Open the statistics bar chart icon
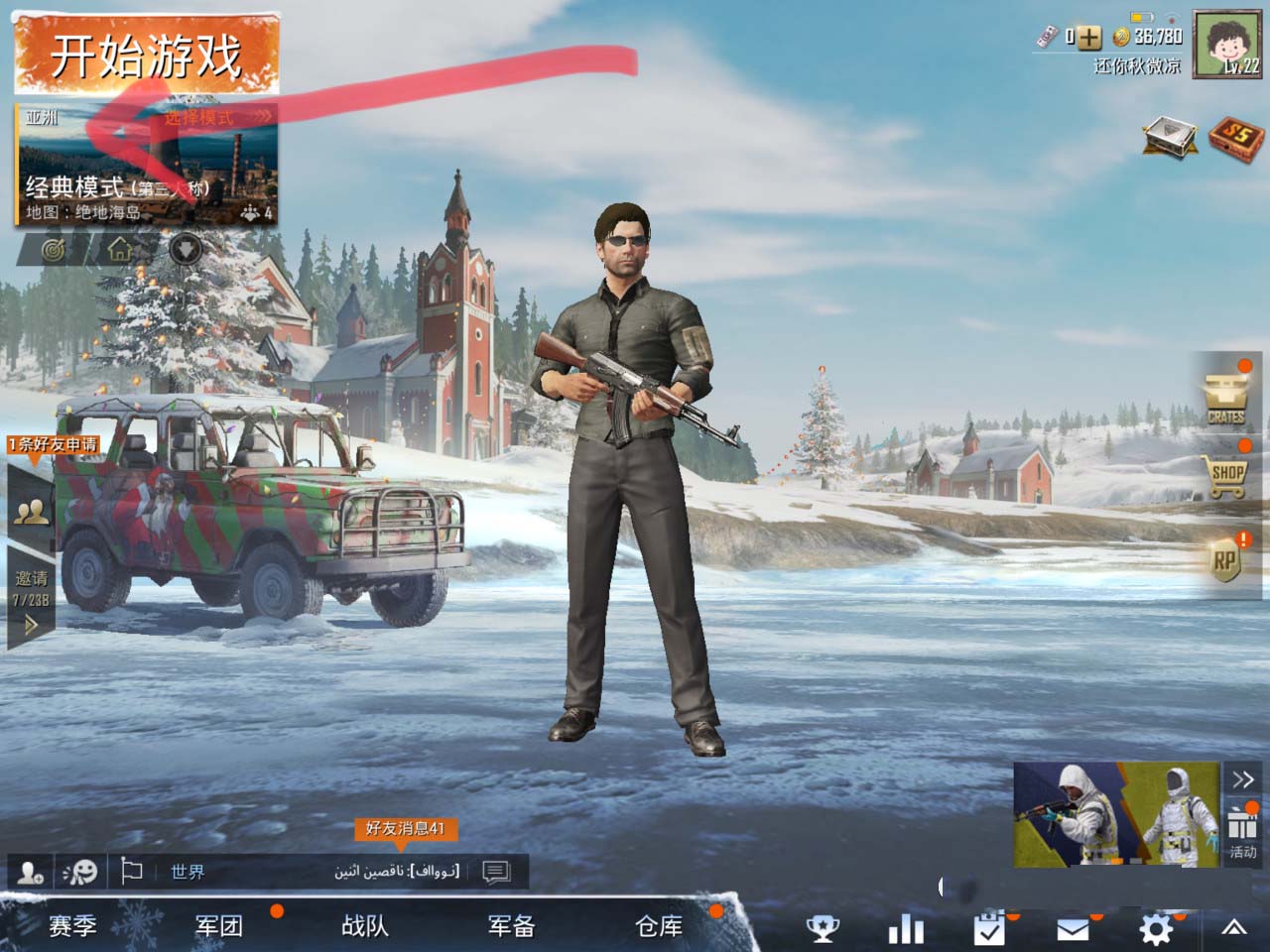 (907, 929)
